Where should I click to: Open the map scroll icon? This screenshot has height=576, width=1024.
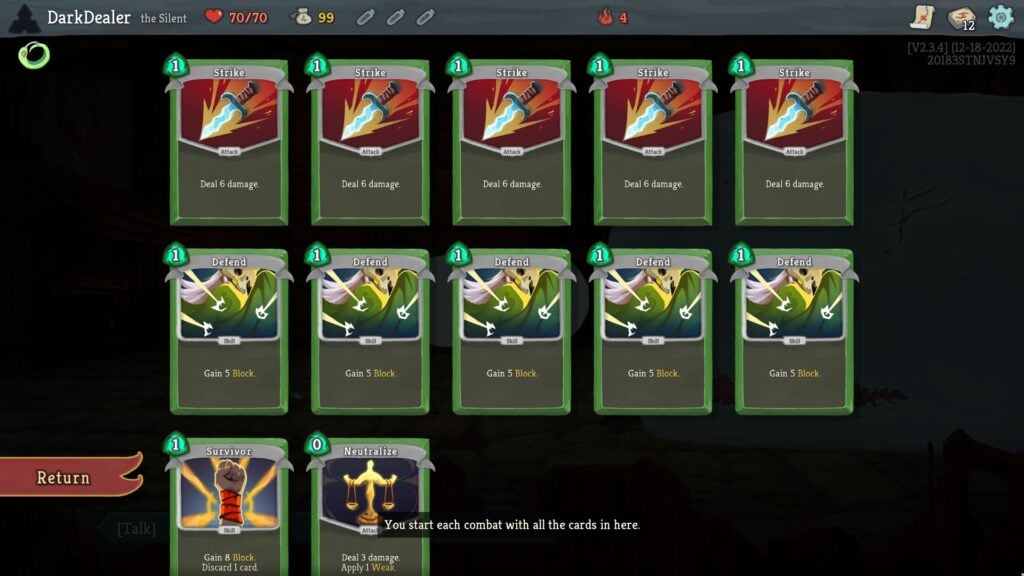coord(922,17)
